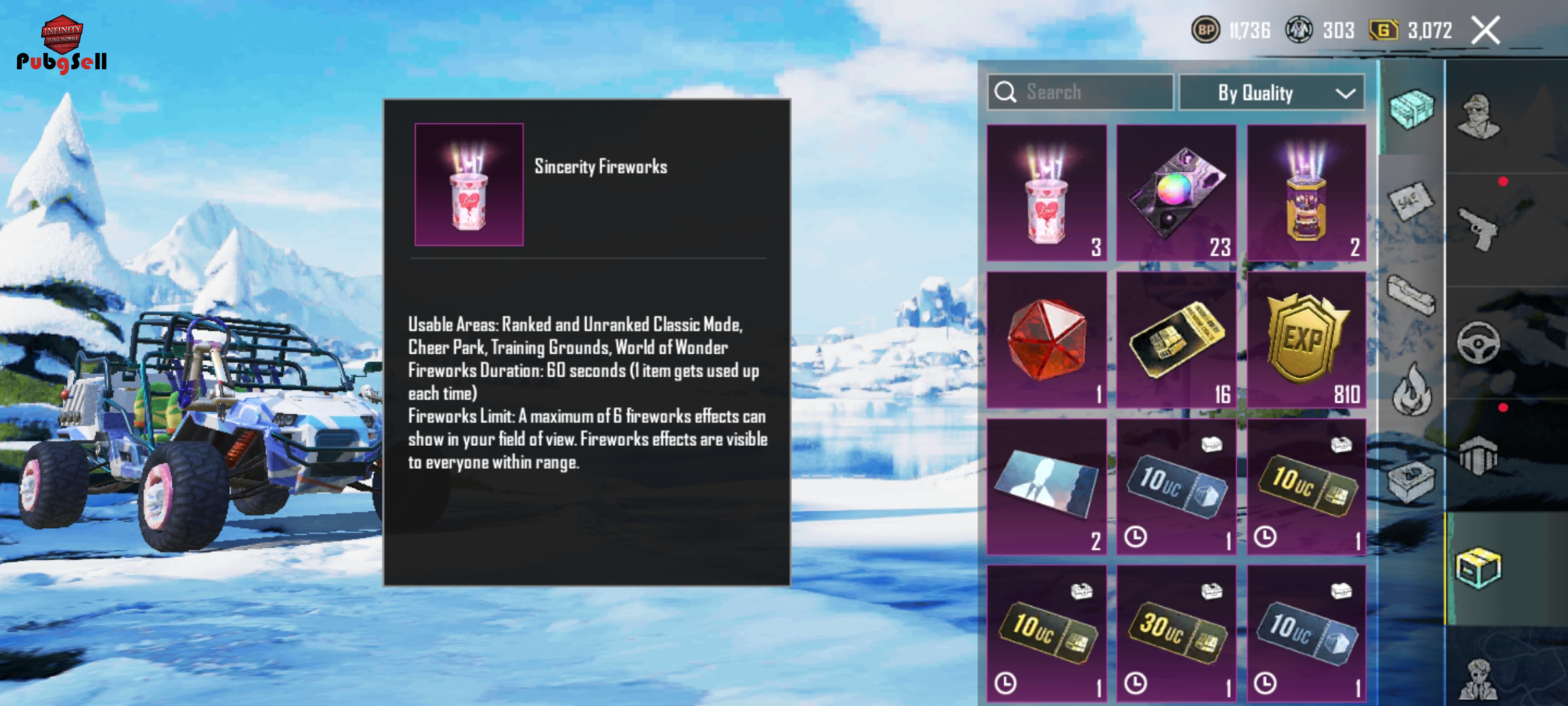
Task: Select the suited figure card slot
Action: (1047, 487)
